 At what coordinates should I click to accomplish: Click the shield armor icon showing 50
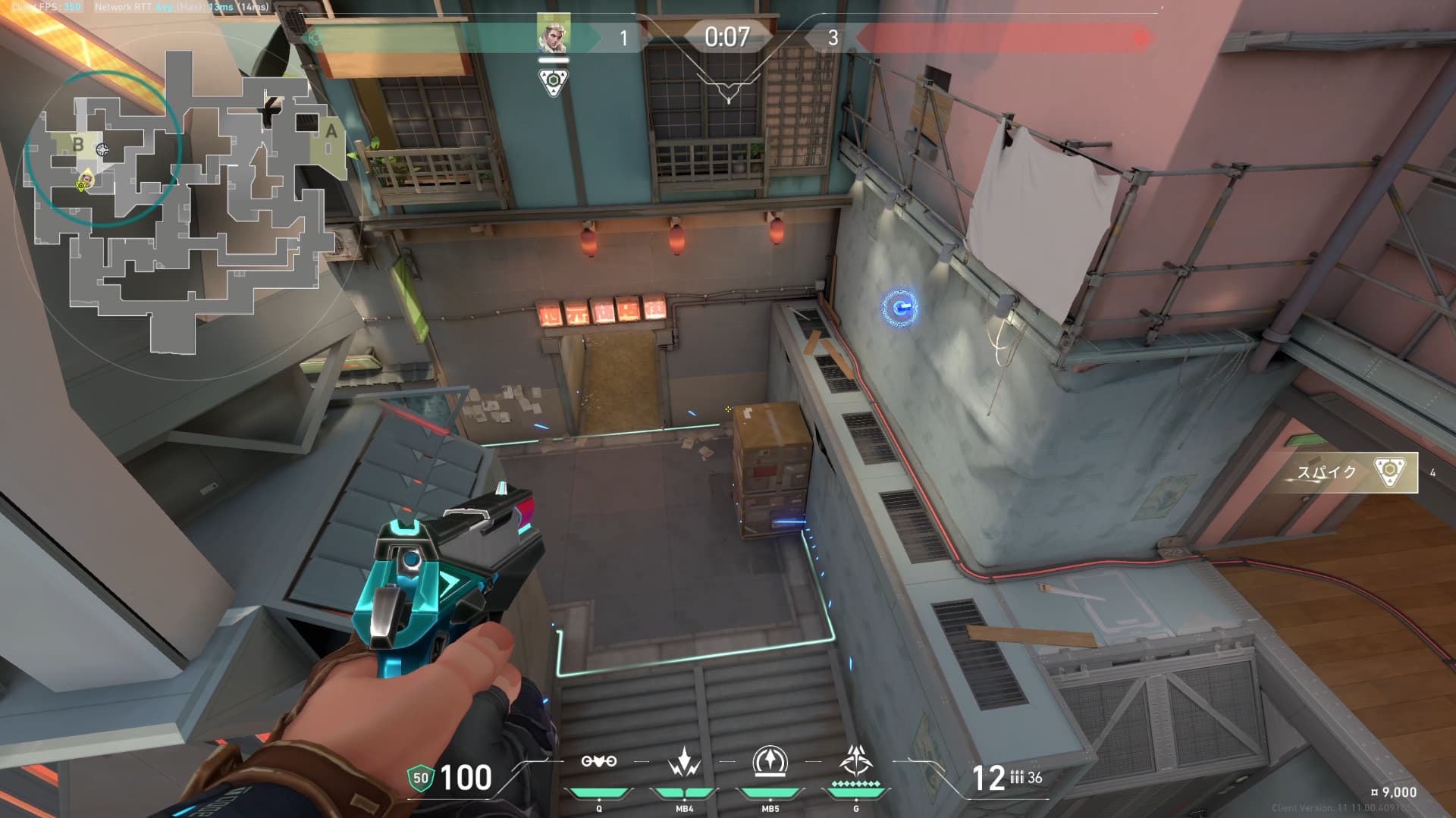click(x=420, y=778)
